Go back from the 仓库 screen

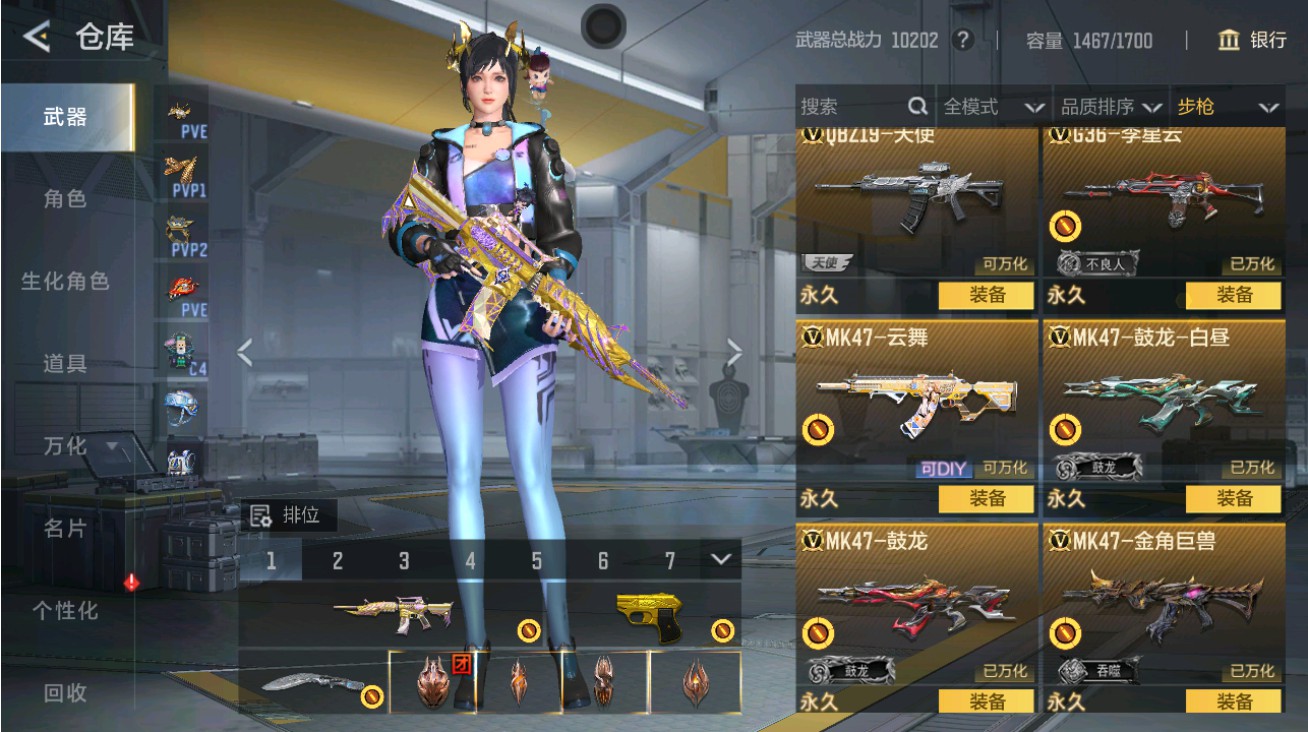[37, 37]
